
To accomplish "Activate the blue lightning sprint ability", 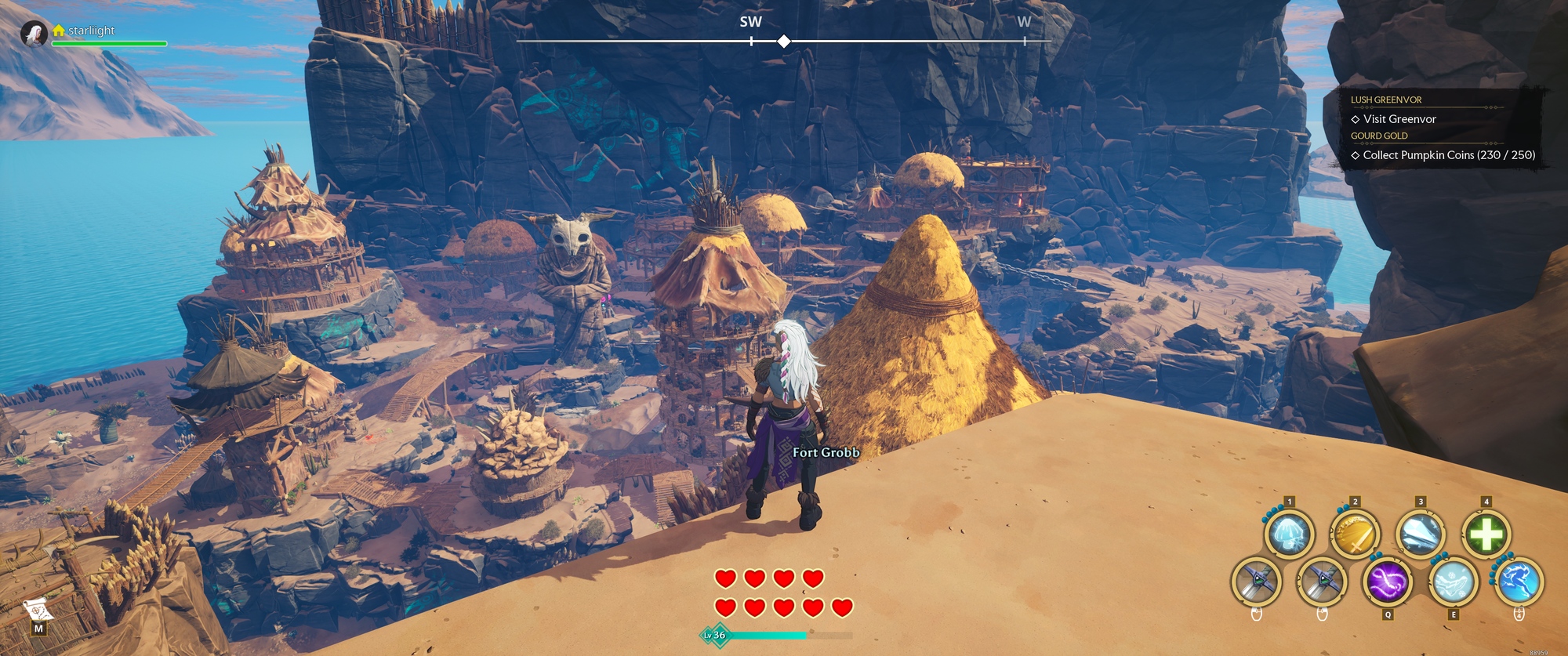I will coord(1519,582).
